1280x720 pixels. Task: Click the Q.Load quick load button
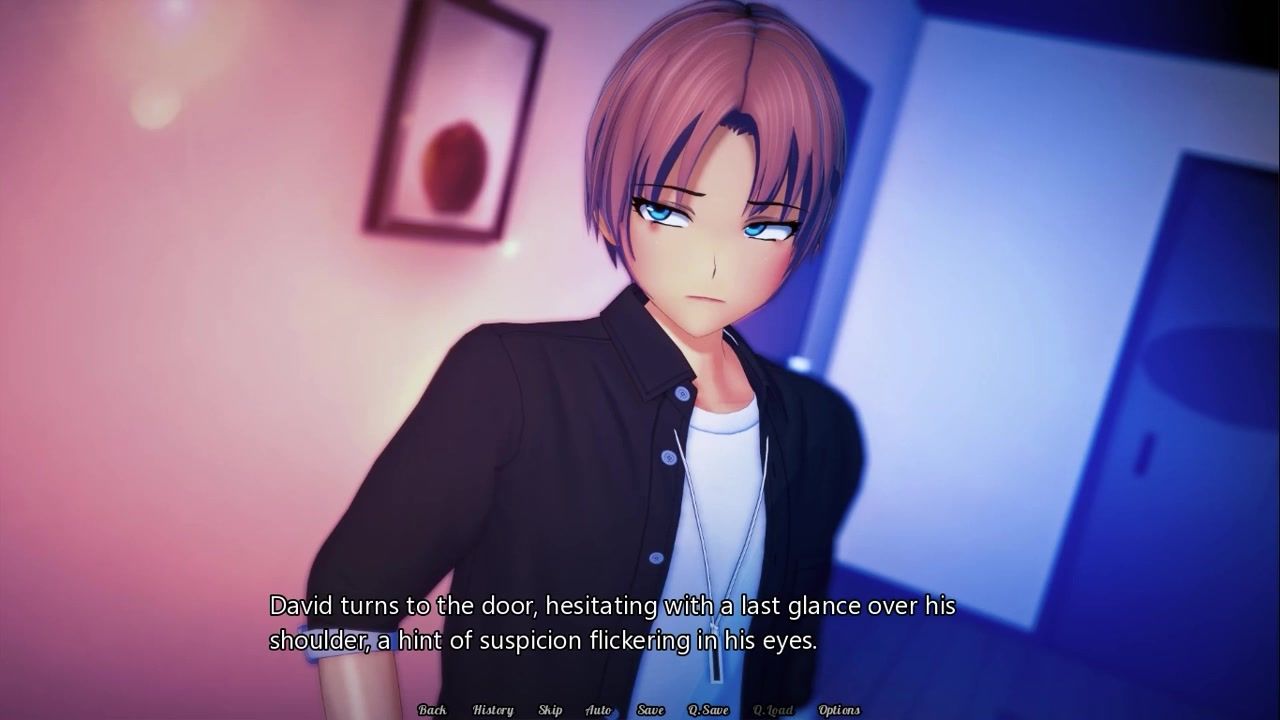click(x=773, y=710)
